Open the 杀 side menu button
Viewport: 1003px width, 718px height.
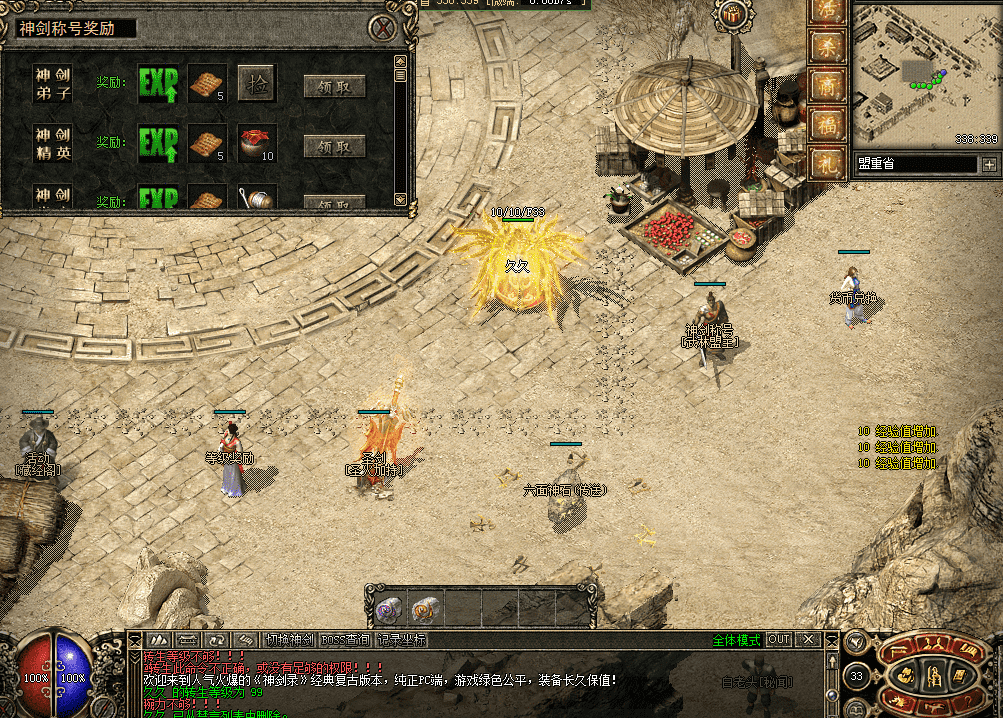(826, 48)
